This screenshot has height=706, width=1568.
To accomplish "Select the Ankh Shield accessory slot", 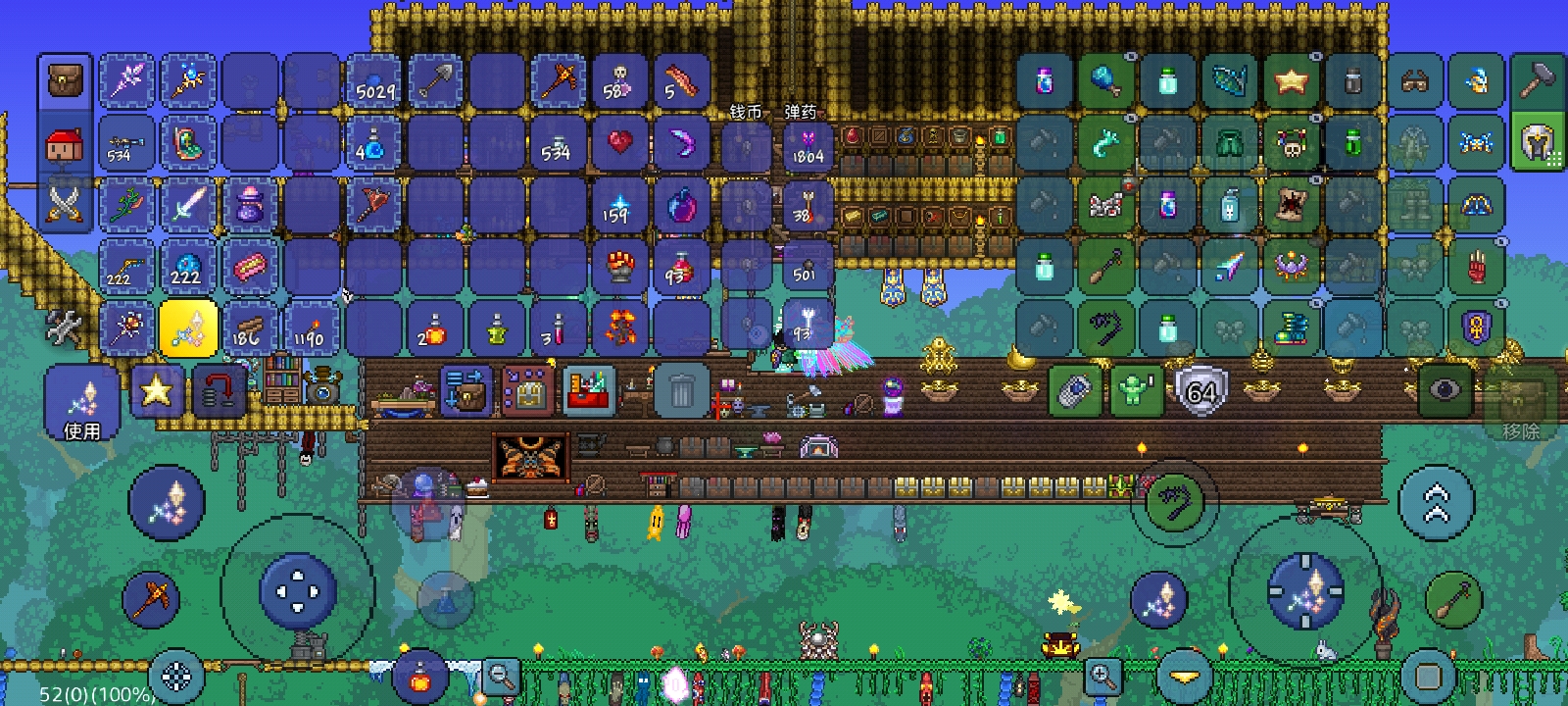I will pos(1476,328).
